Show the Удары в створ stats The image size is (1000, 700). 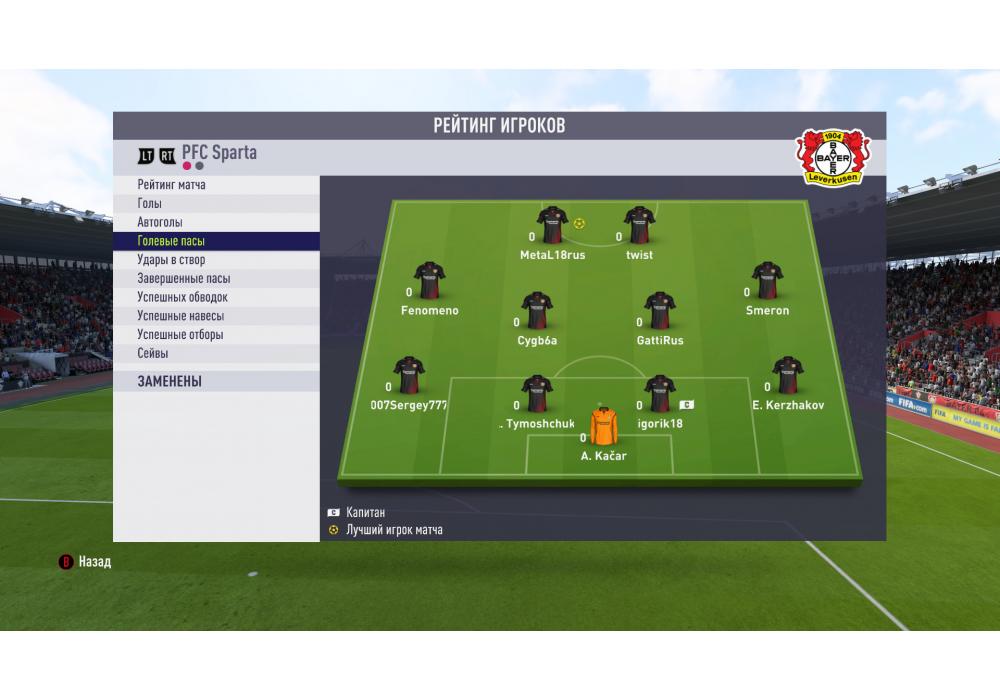click(216, 260)
